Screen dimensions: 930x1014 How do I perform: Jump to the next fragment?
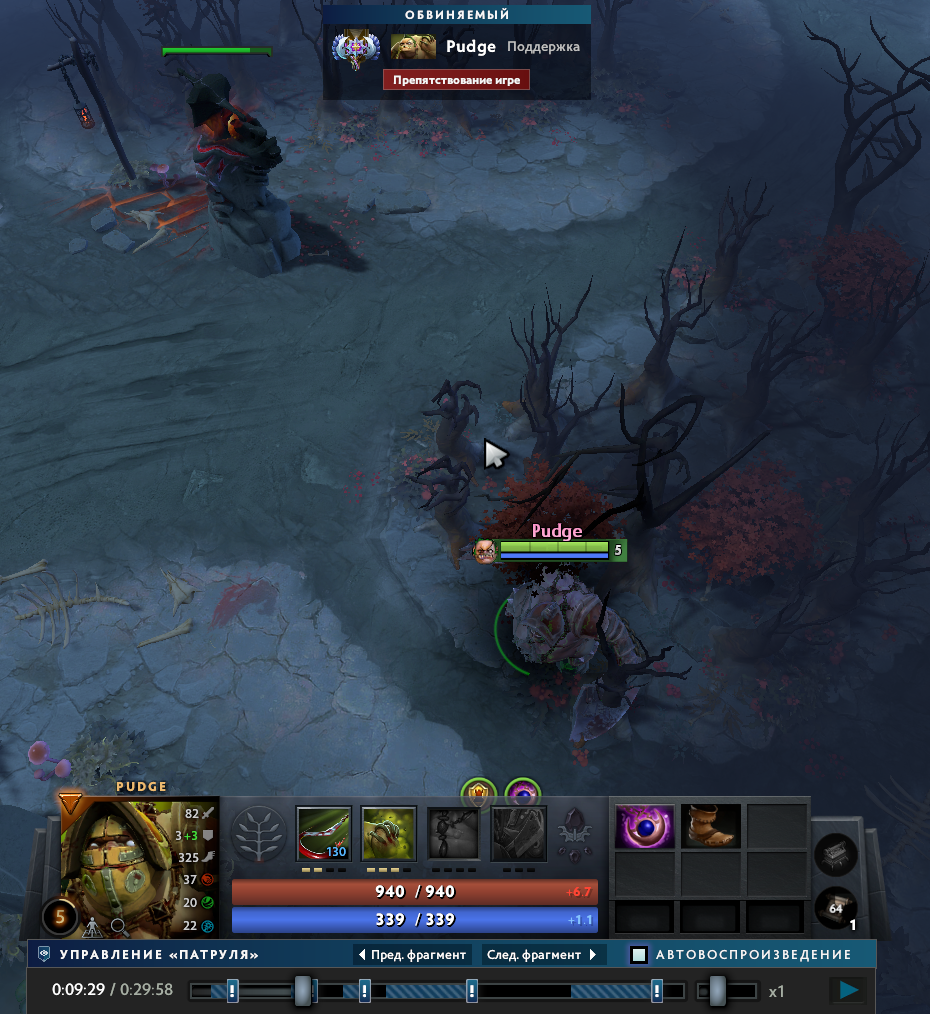point(543,955)
